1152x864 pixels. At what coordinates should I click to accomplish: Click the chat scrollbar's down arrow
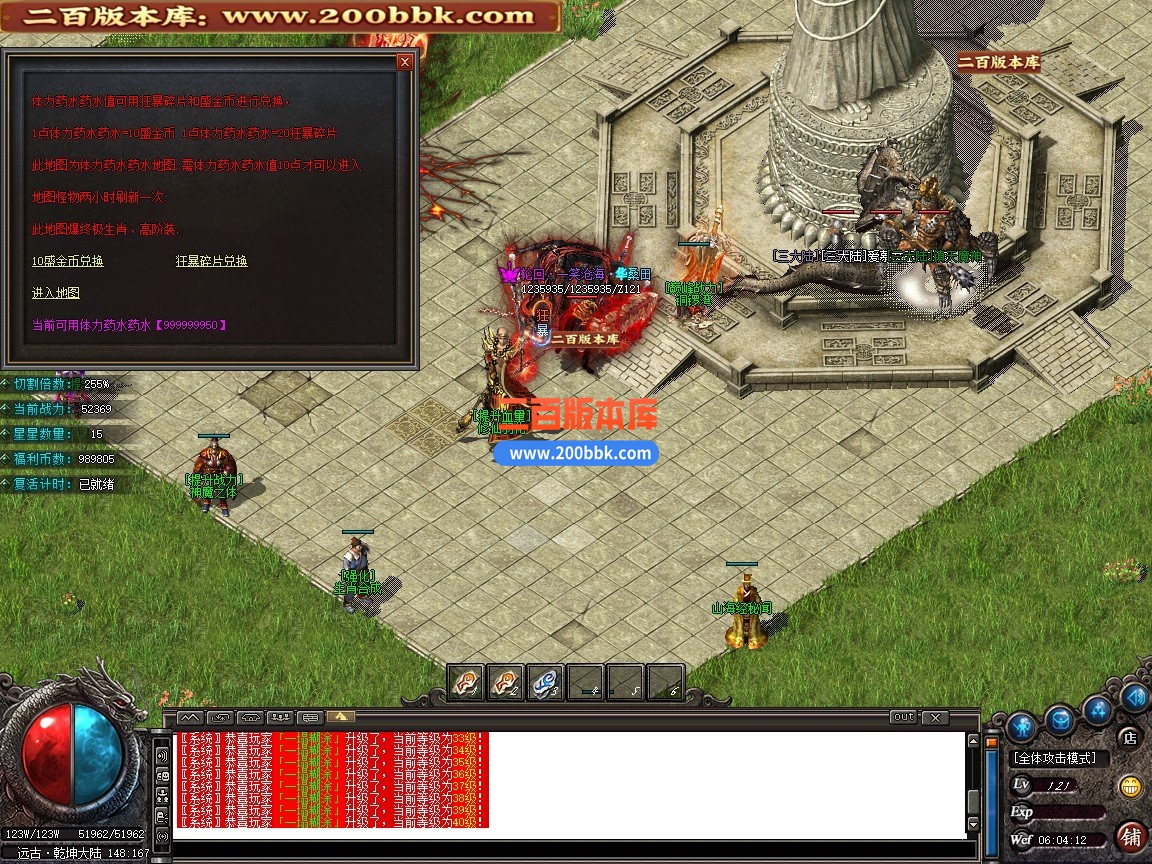[x=973, y=824]
